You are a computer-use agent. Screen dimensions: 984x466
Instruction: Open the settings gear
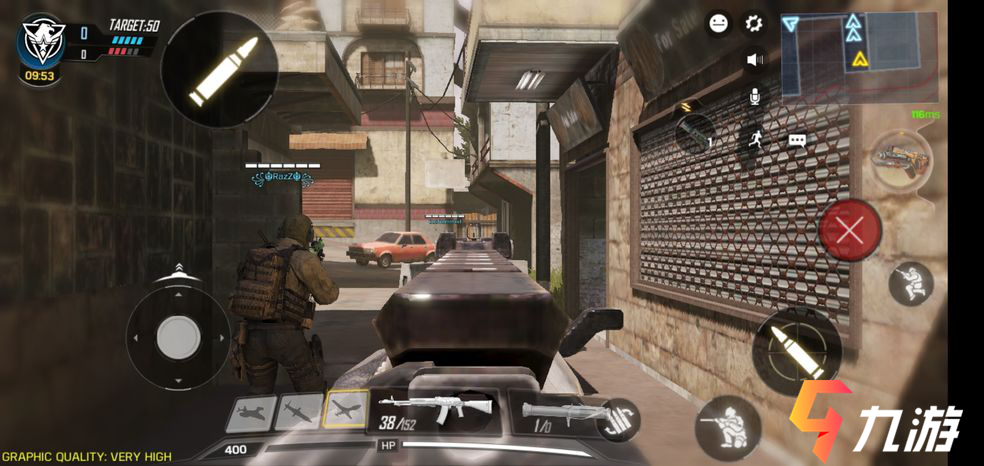click(754, 23)
